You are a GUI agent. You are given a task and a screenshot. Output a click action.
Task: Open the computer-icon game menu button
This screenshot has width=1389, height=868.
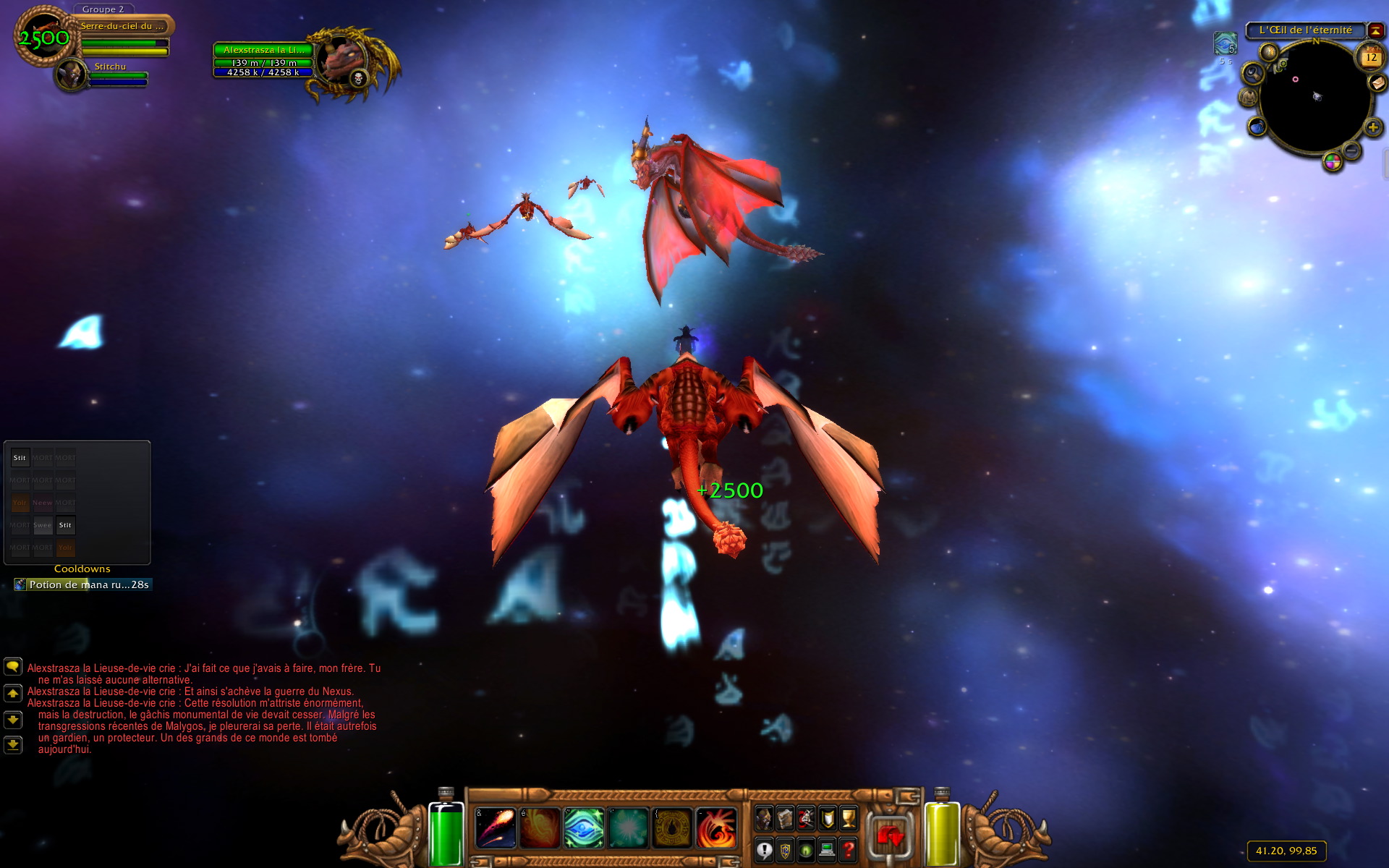(827, 850)
